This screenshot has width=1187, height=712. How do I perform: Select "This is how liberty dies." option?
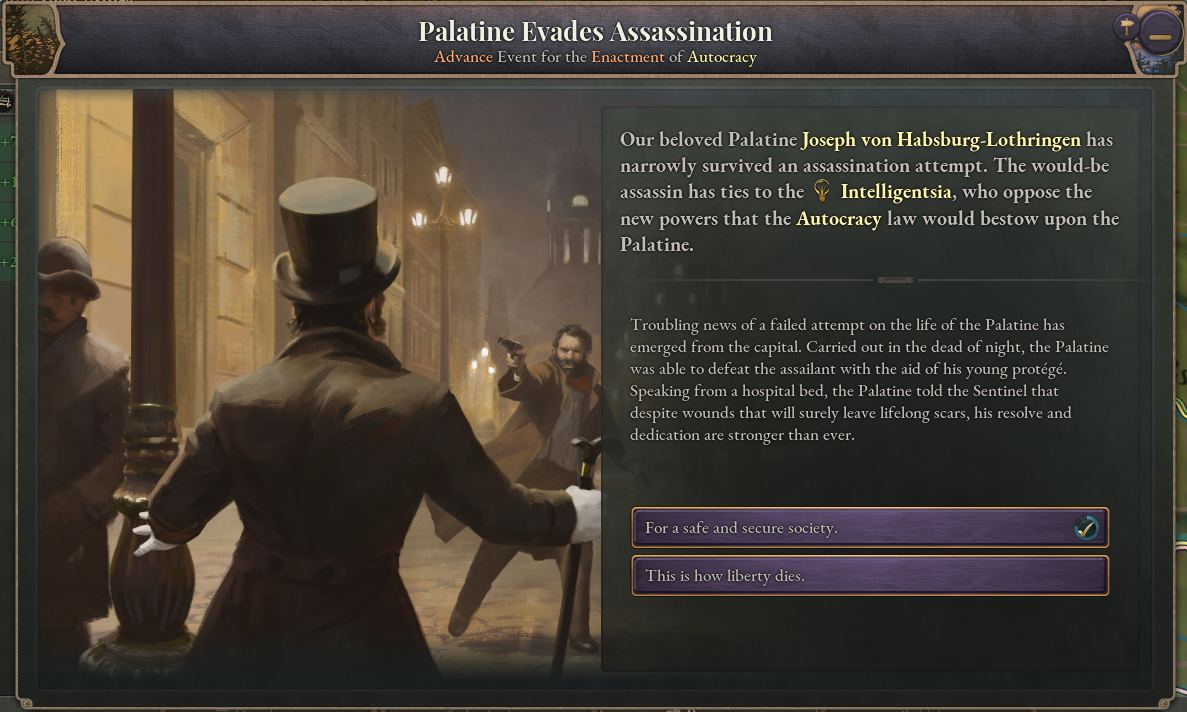pyautogui.click(x=869, y=576)
